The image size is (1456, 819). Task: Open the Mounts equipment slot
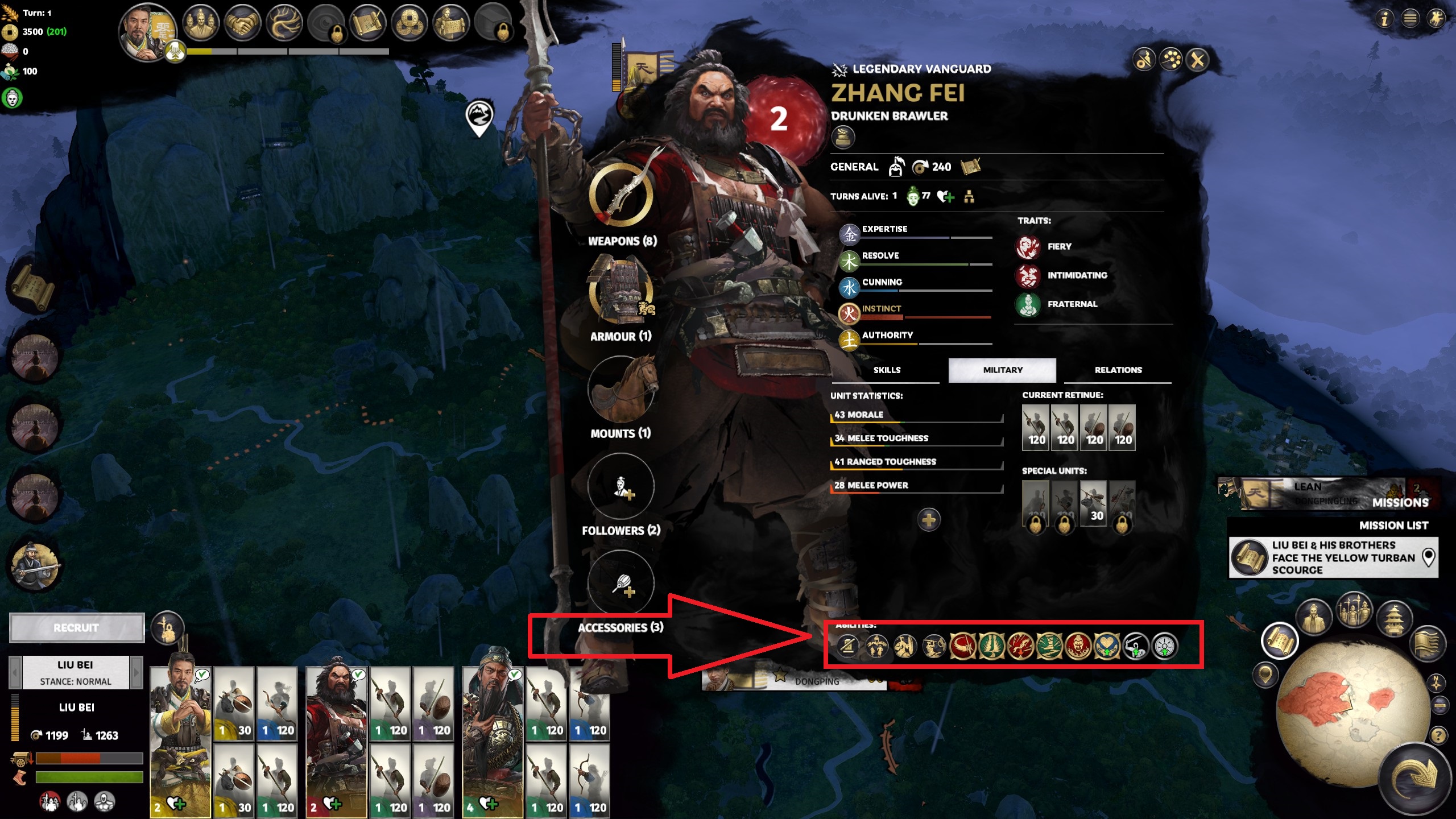621,390
